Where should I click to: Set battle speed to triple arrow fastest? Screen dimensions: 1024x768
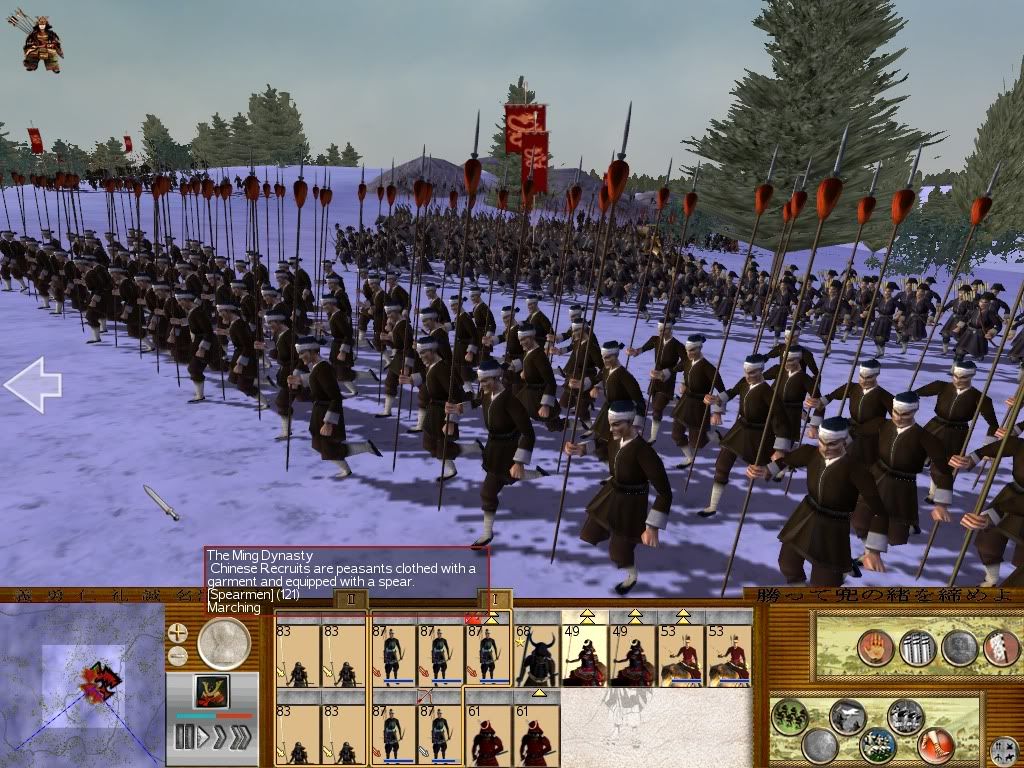243,738
